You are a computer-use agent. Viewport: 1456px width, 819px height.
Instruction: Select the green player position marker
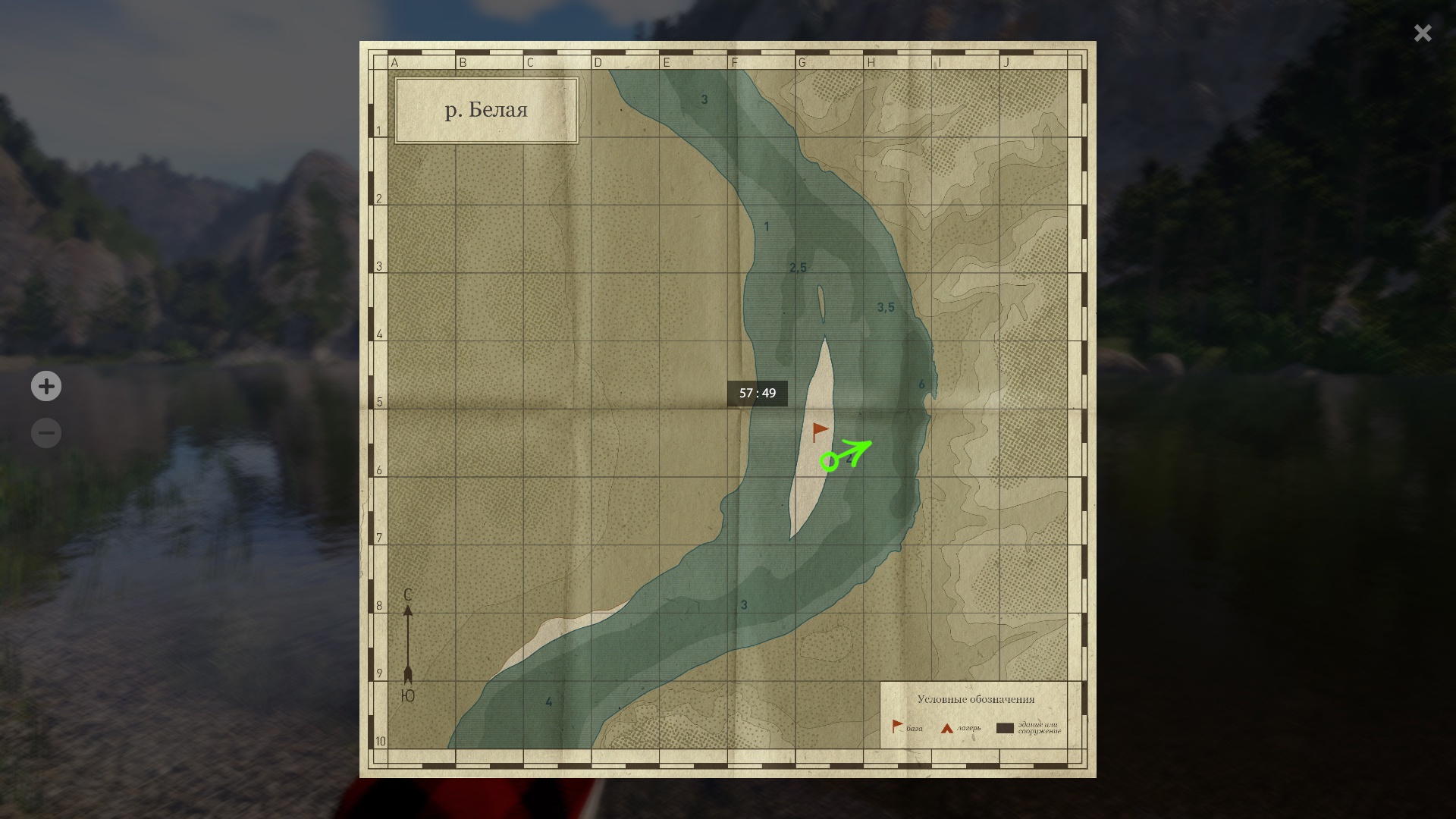[830, 461]
